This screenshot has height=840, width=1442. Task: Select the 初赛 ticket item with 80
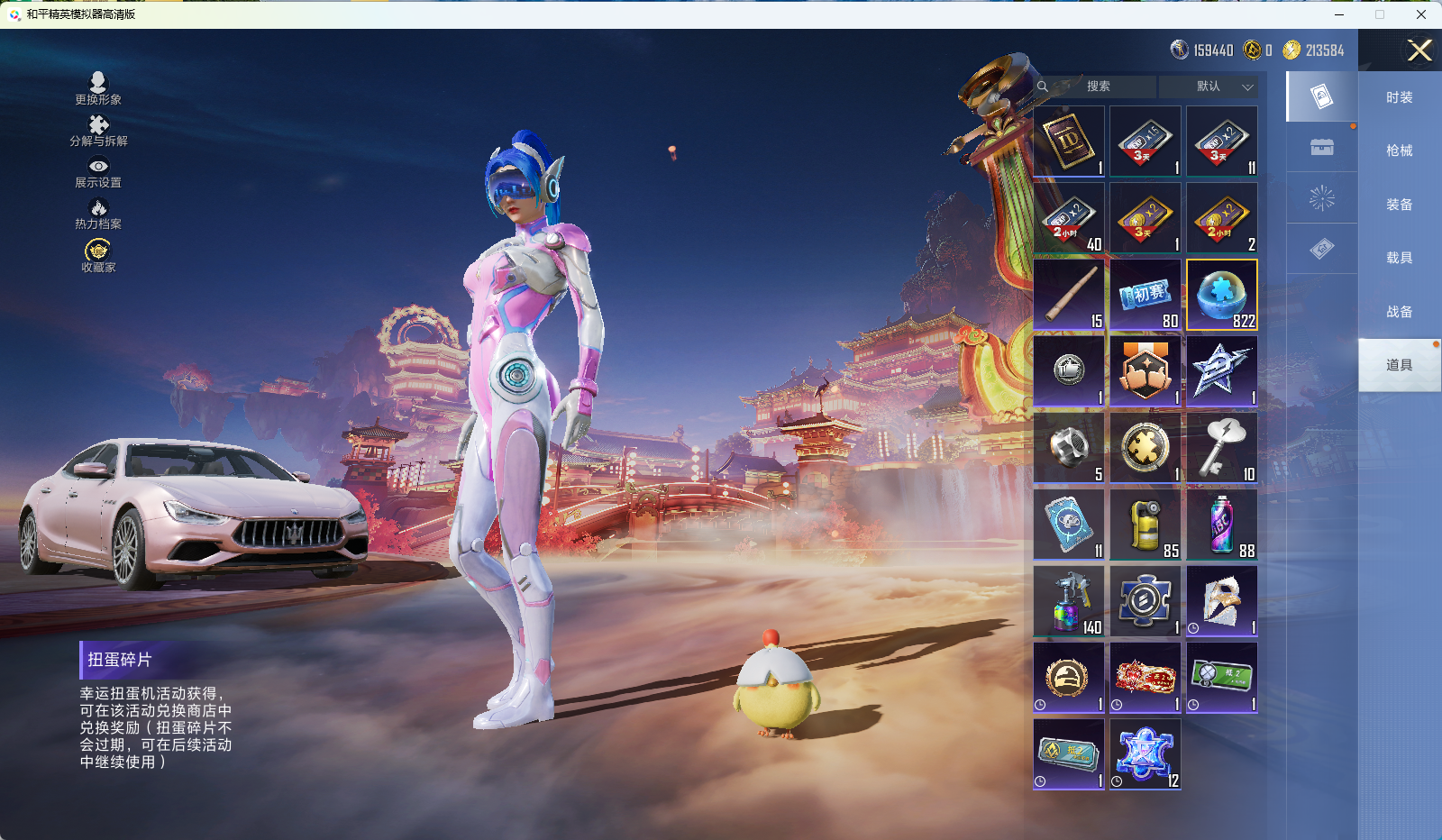1145,295
